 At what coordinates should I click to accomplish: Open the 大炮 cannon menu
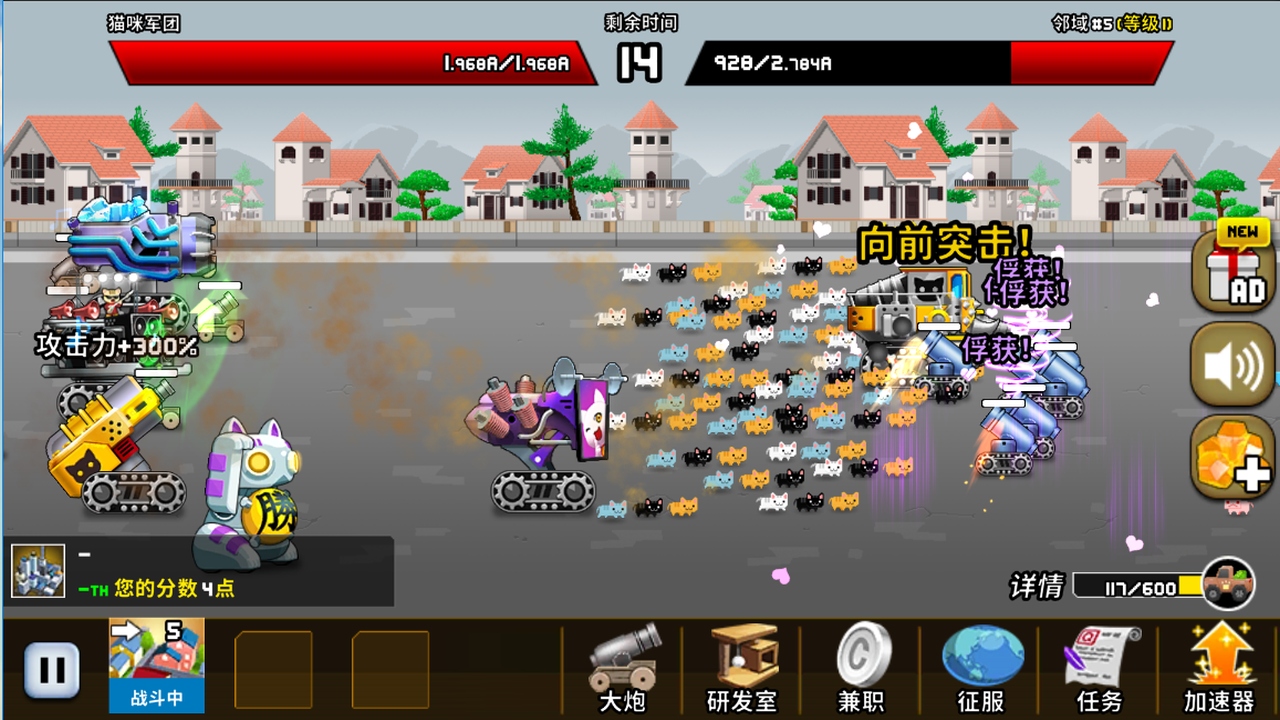(x=620, y=670)
